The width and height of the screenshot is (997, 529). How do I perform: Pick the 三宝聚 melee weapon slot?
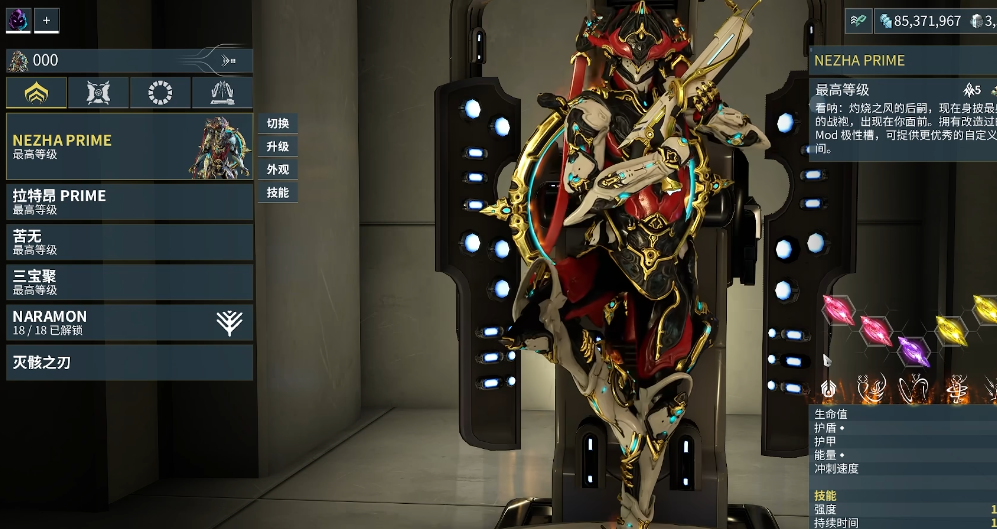[129, 282]
